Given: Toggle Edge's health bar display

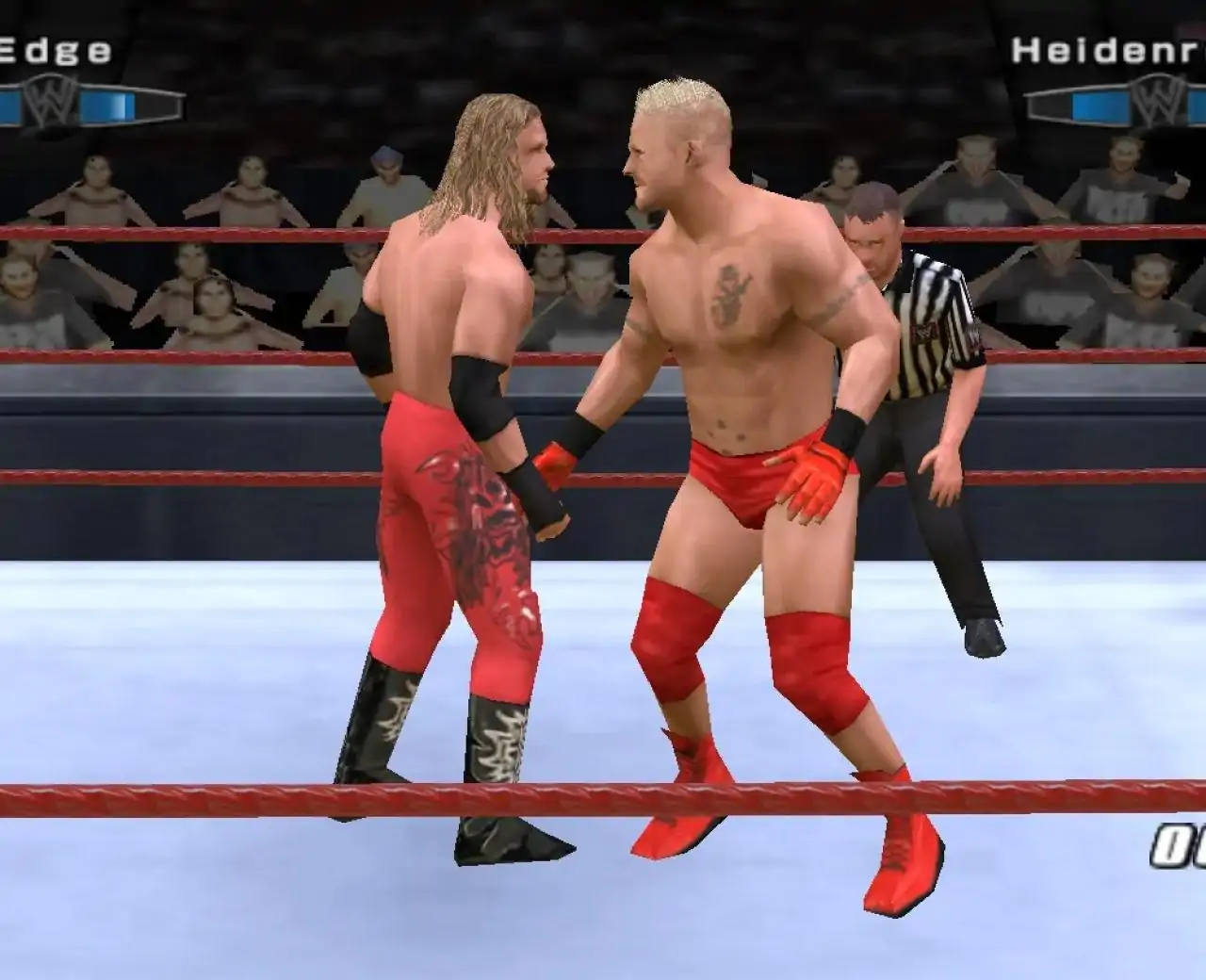Looking at the screenshot, I should click(85, 106).
